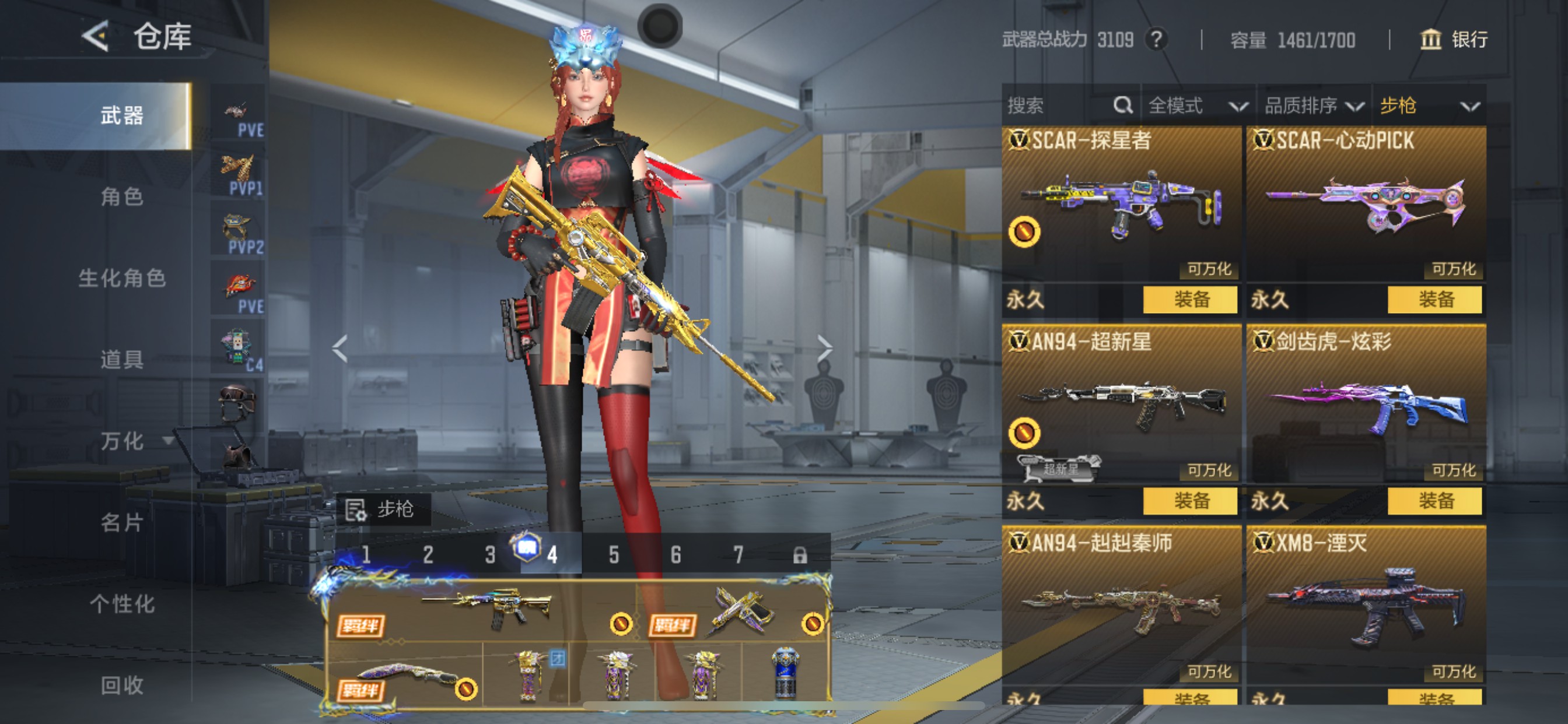The height and width of the screenshot is (724, 1568).
Task: Open the 银行 bank
Action: [x=1454, y=40]
